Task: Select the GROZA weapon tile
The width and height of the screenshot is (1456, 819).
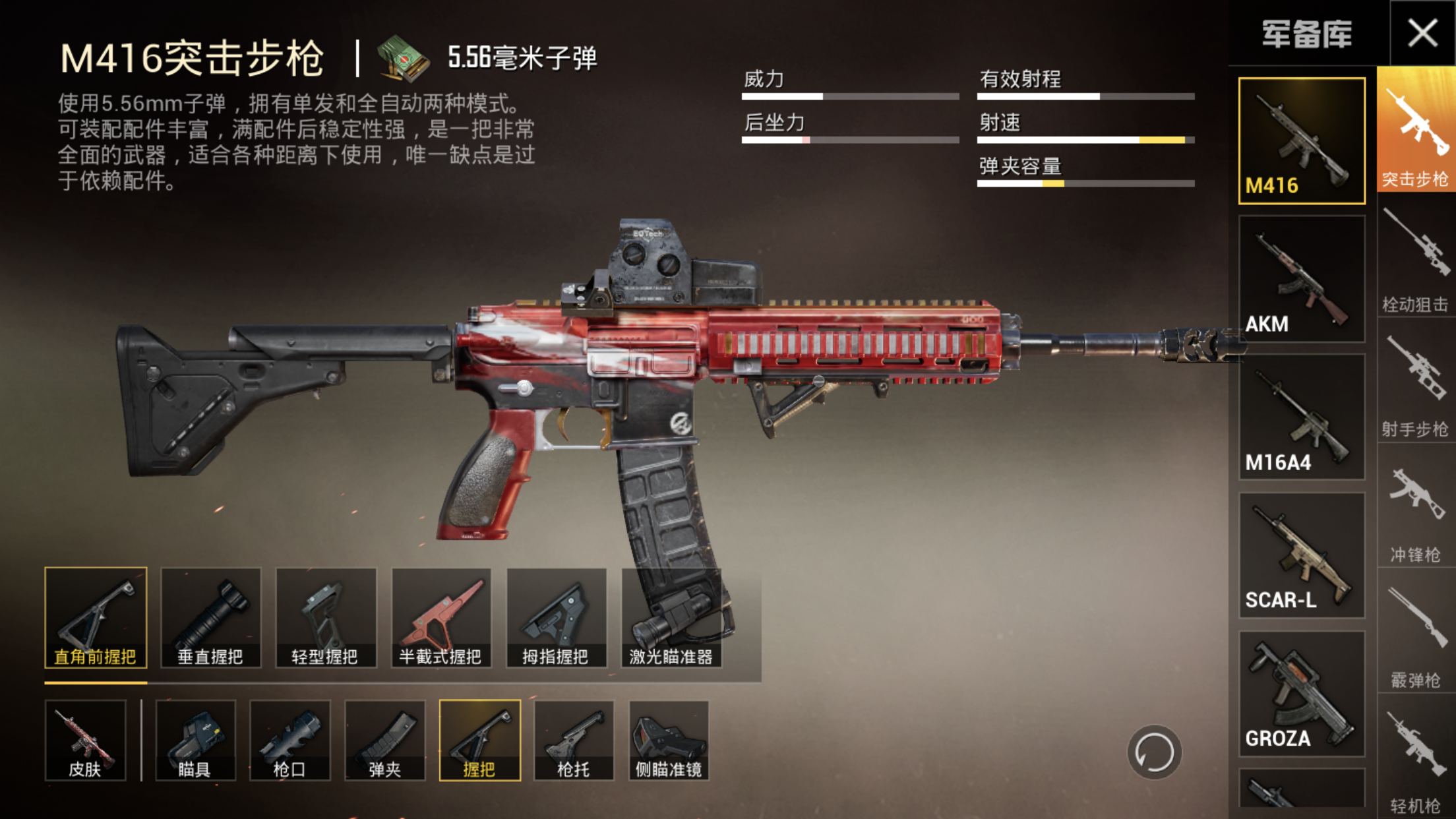Action: 1302,694
